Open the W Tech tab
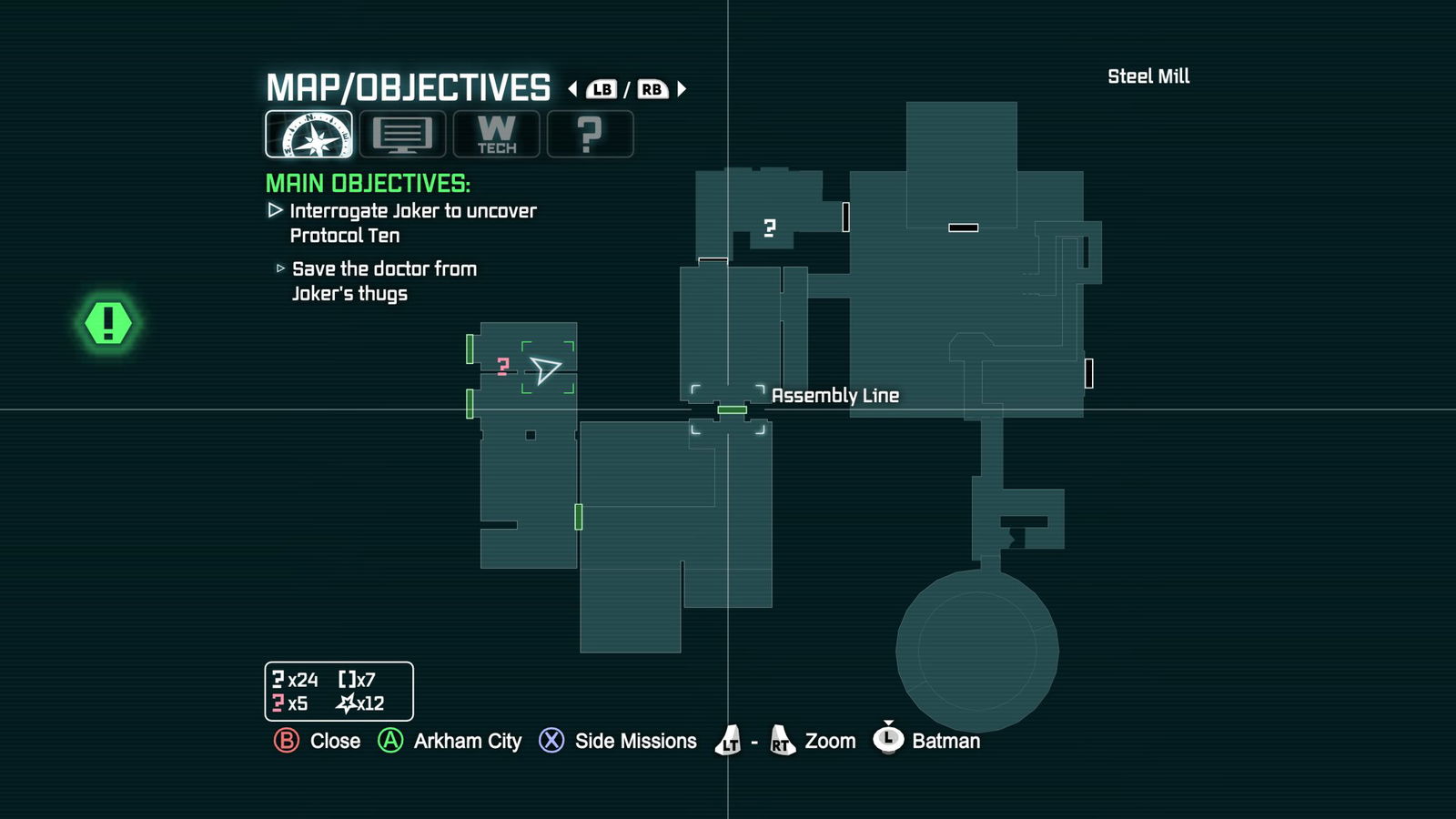Screen dimensions: 1456x819 (x=496, y=134)
